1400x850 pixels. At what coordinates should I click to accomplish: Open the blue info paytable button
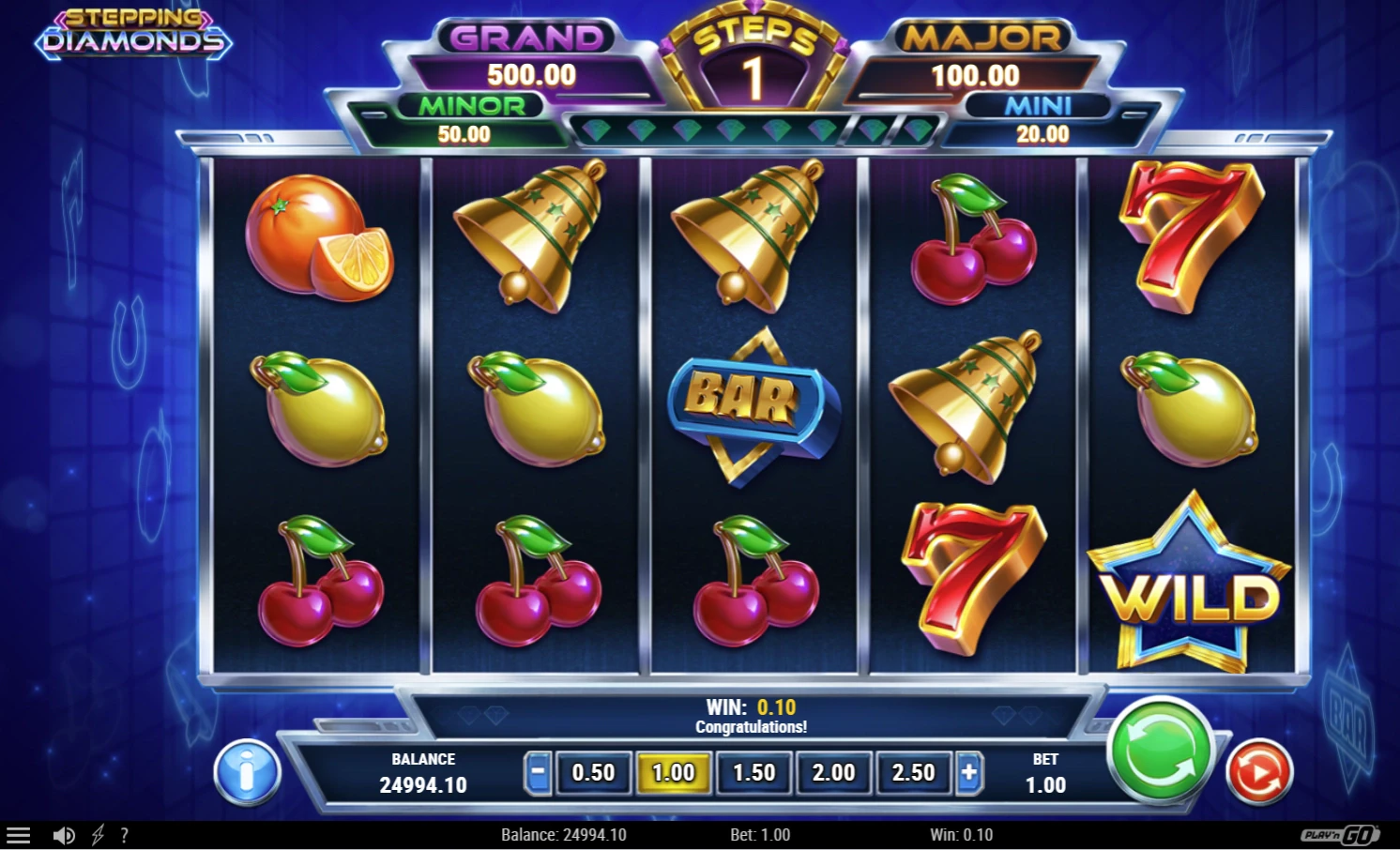pos(247,773)
